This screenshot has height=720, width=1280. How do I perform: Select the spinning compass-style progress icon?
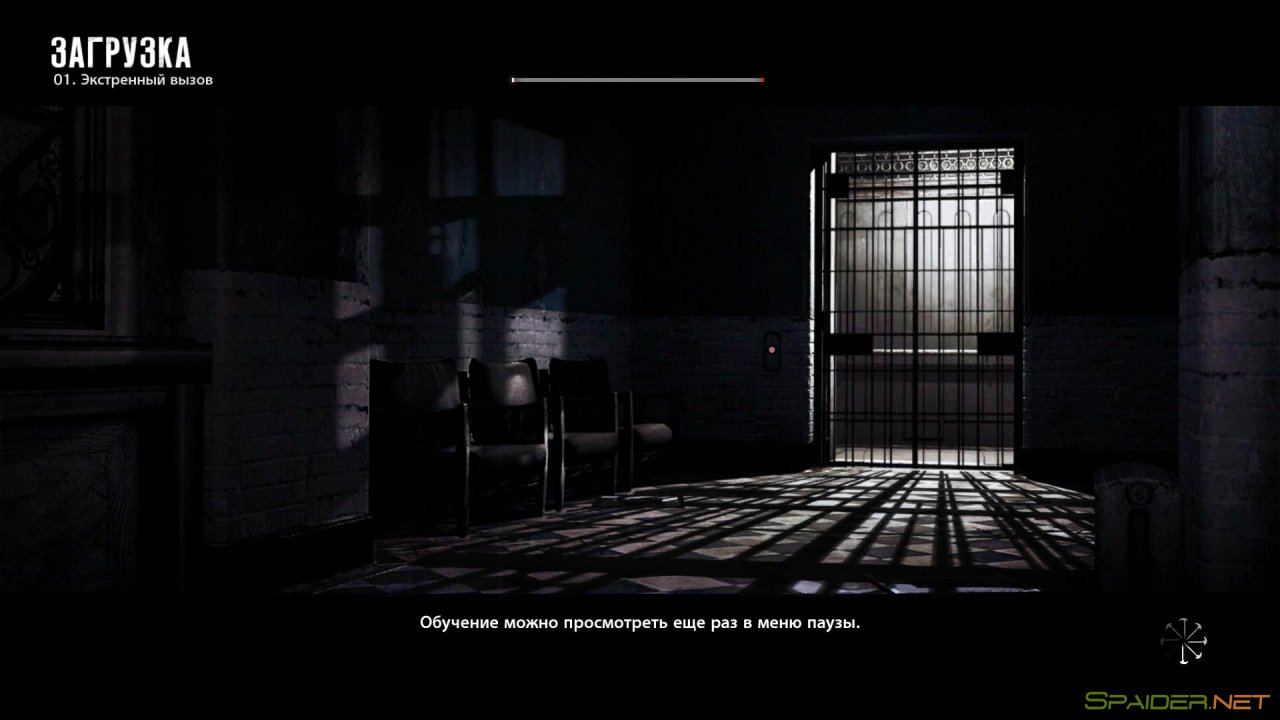1184,640
